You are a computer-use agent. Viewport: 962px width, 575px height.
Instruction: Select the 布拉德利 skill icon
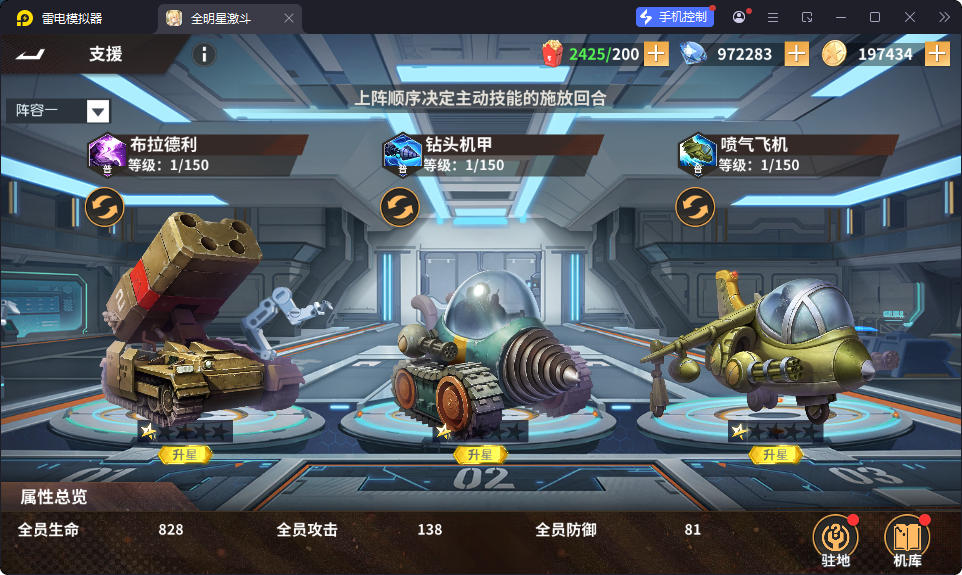[106, 153]
